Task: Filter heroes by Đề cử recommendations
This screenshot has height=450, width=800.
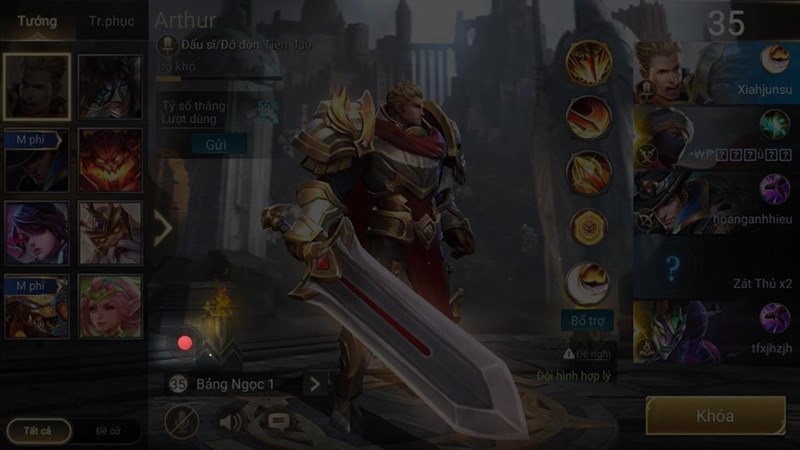Action: tap(108, 430)
